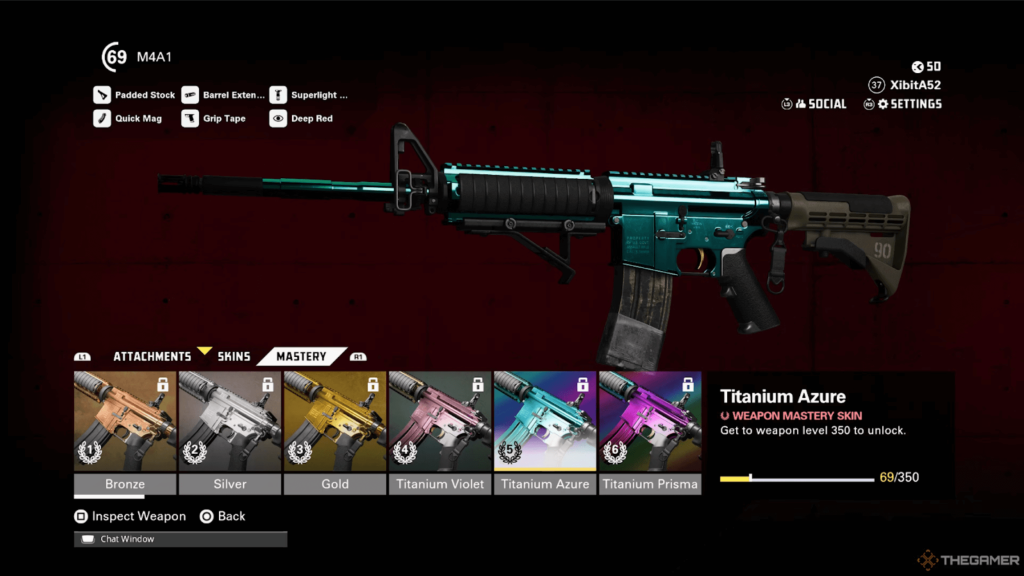Select the Padded Stock attachment

pos(135,95)
